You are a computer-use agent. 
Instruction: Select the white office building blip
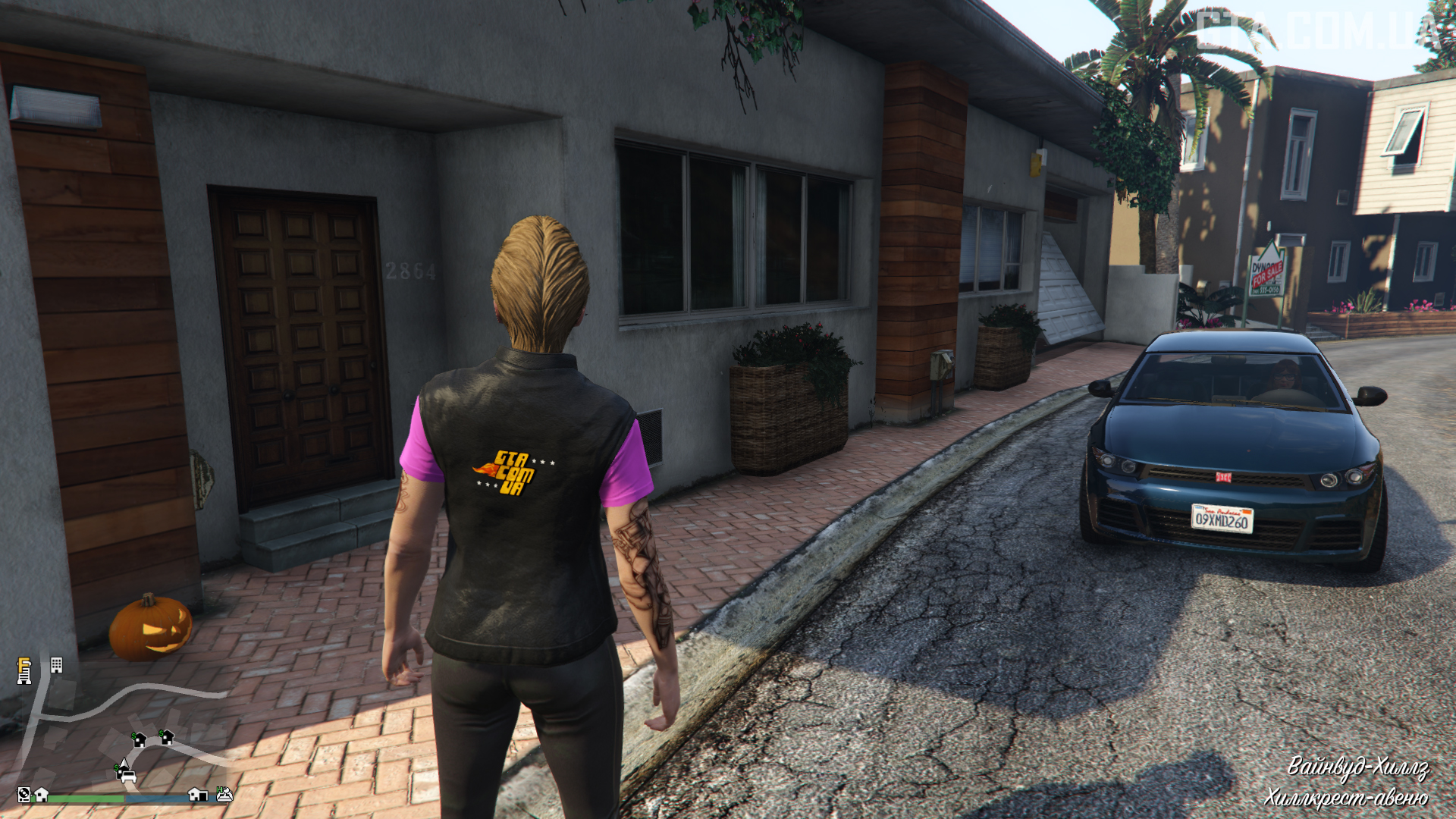56,665
